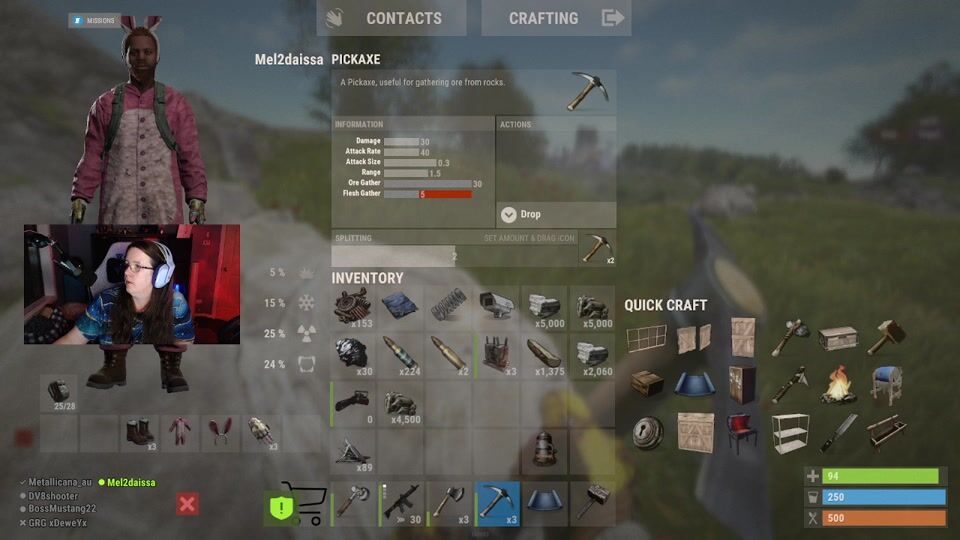Quick craft the red chair
Screen dimensions: 960x540
[x=742, y=432]
